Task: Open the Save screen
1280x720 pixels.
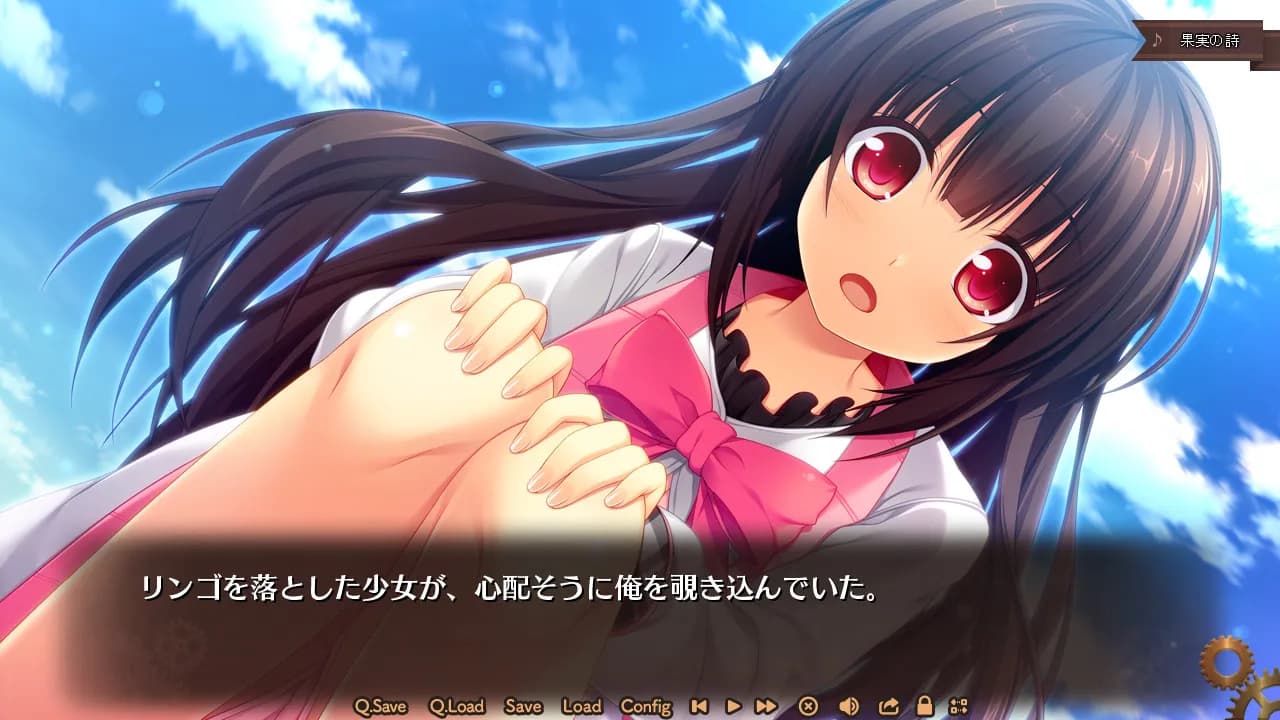Action: 523,706
